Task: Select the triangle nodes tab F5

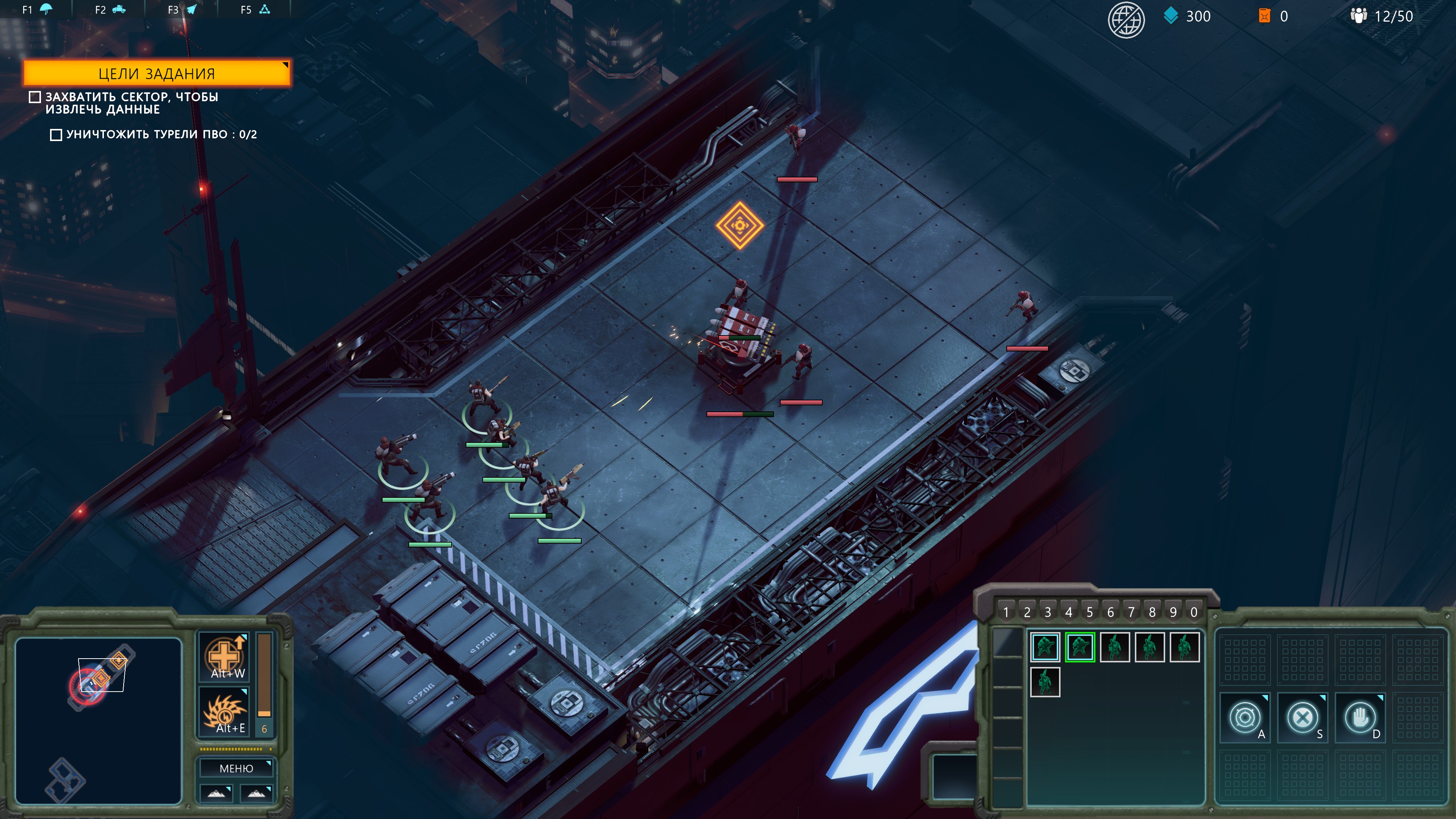Action: coord(256,9)
